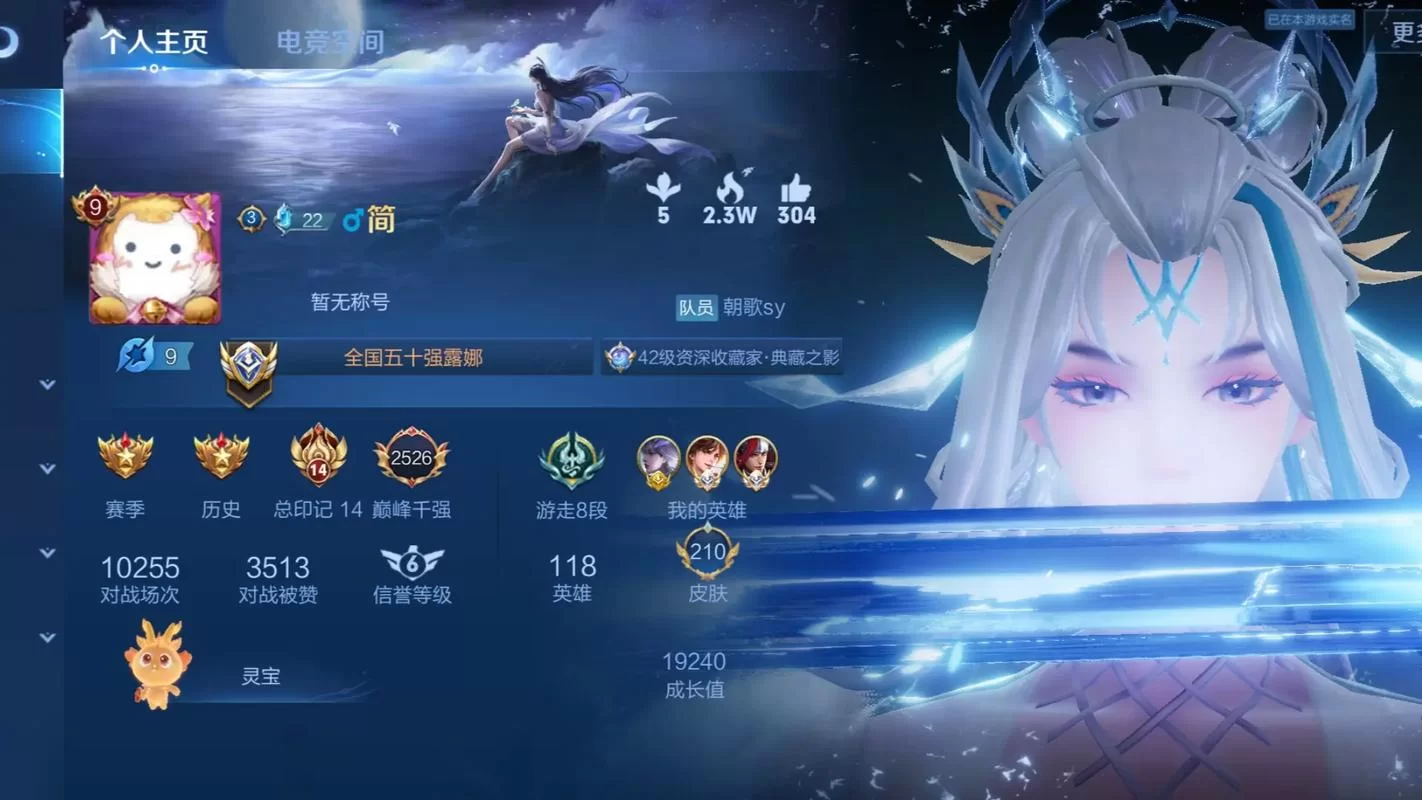Screen dimensions: 1422x800
Task: Expand the second left sidebar chevron
Action: 45,467
